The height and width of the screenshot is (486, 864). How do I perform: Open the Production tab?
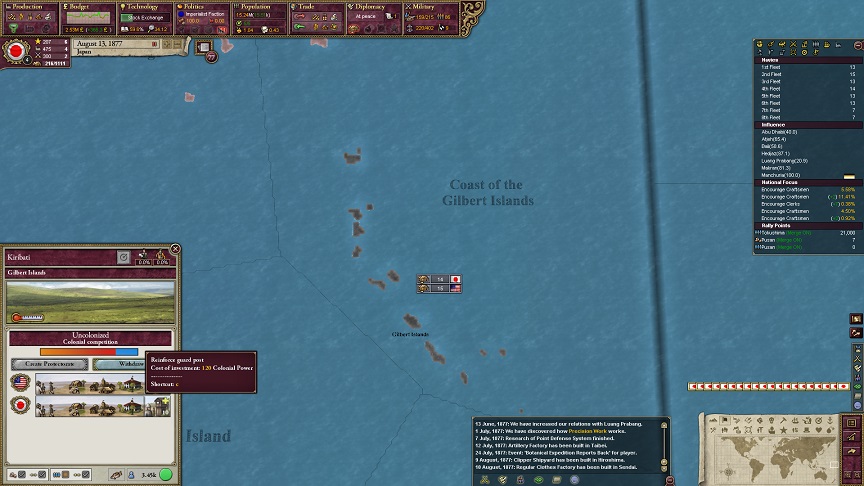click(x=30, y=7)
